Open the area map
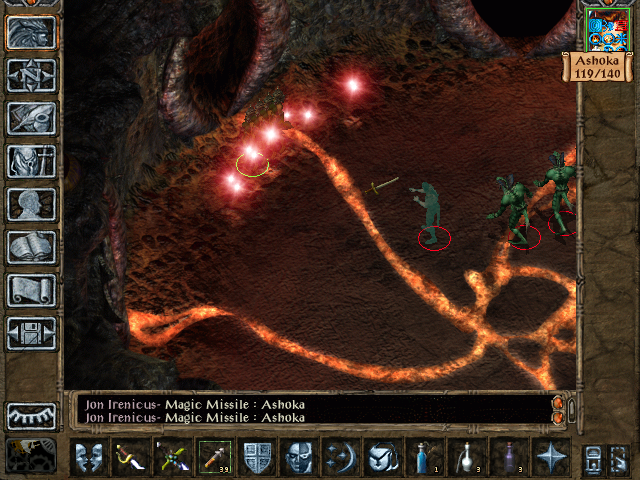 point(31,75)
